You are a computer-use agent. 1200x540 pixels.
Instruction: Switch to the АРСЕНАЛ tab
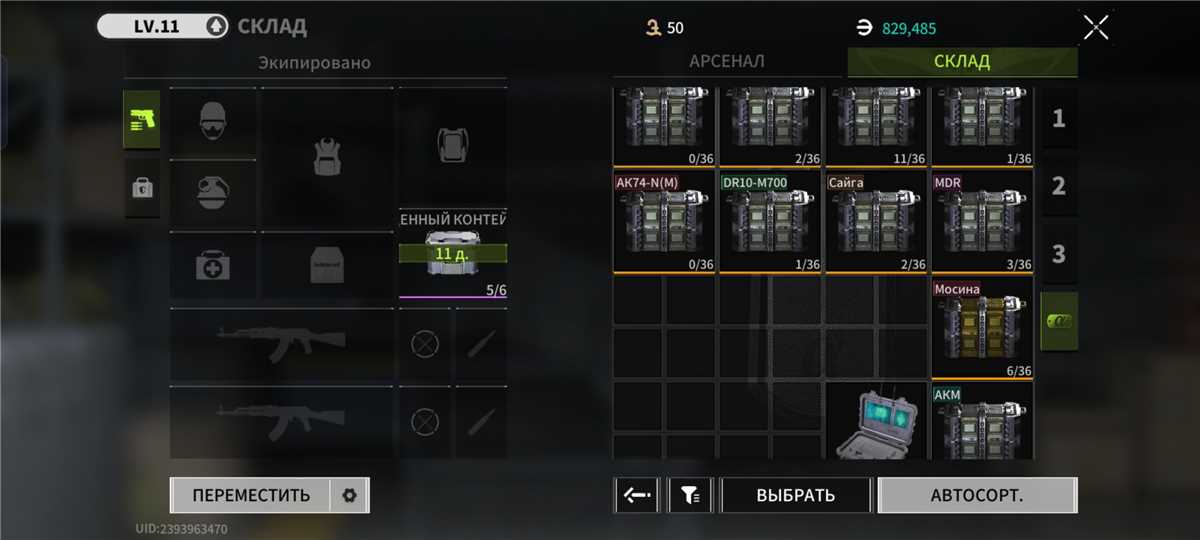727,61
